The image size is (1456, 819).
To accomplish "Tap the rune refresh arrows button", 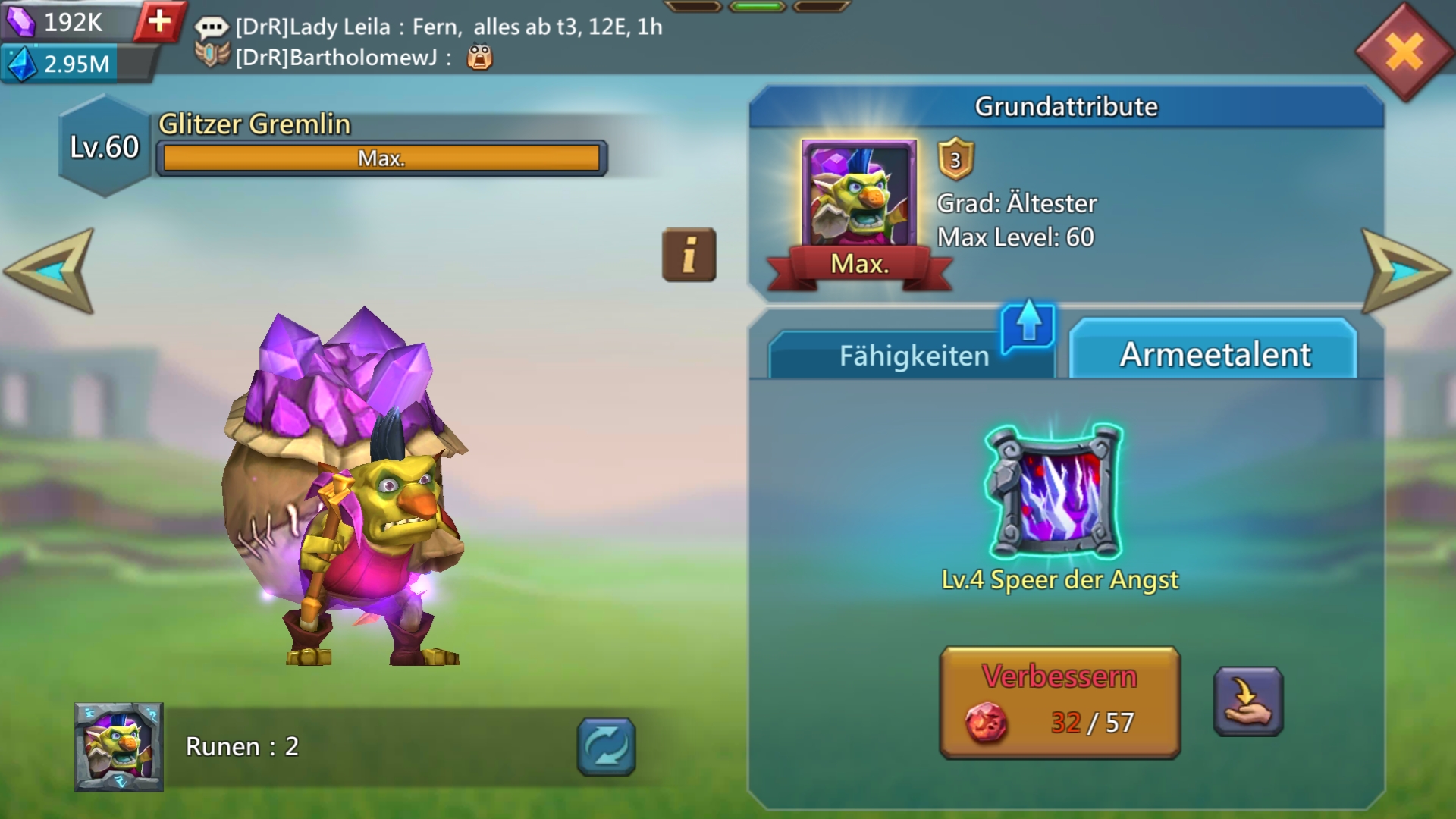I will (606, 747).
